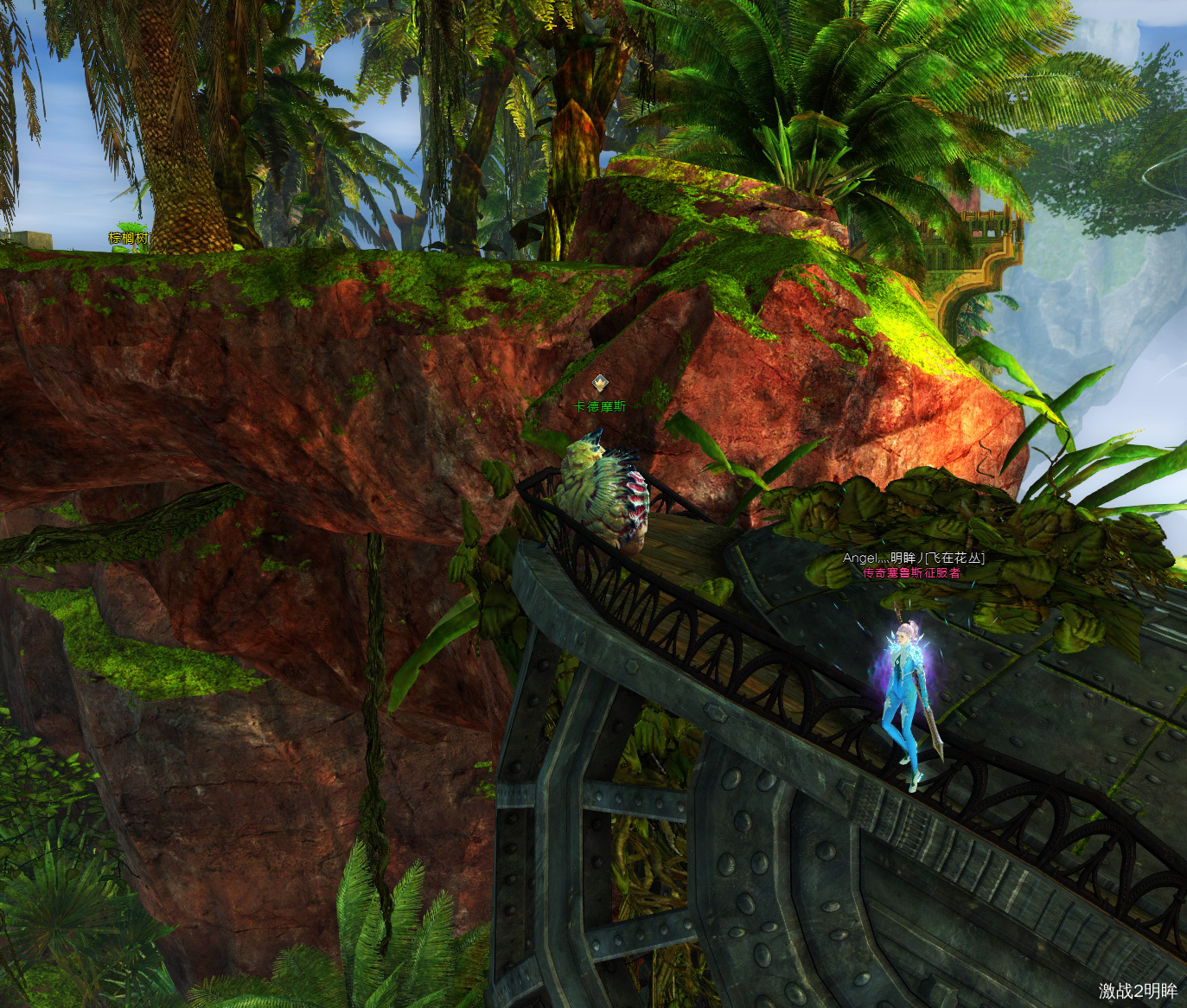Click the 棕榈树 object label
Image resolution: width=1187 pixels, height=1008 pixels.
coord(128,238)
